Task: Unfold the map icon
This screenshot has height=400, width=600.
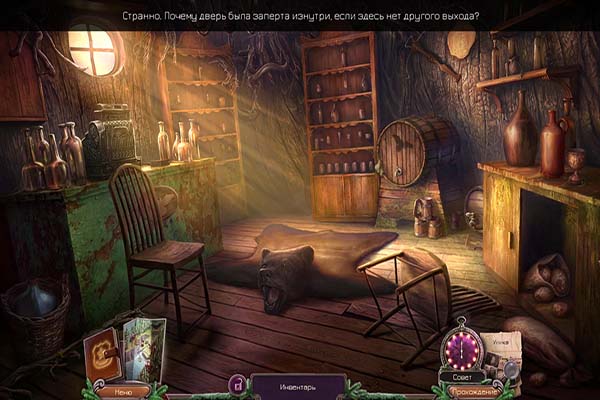Action: click(x=141, y=350)
